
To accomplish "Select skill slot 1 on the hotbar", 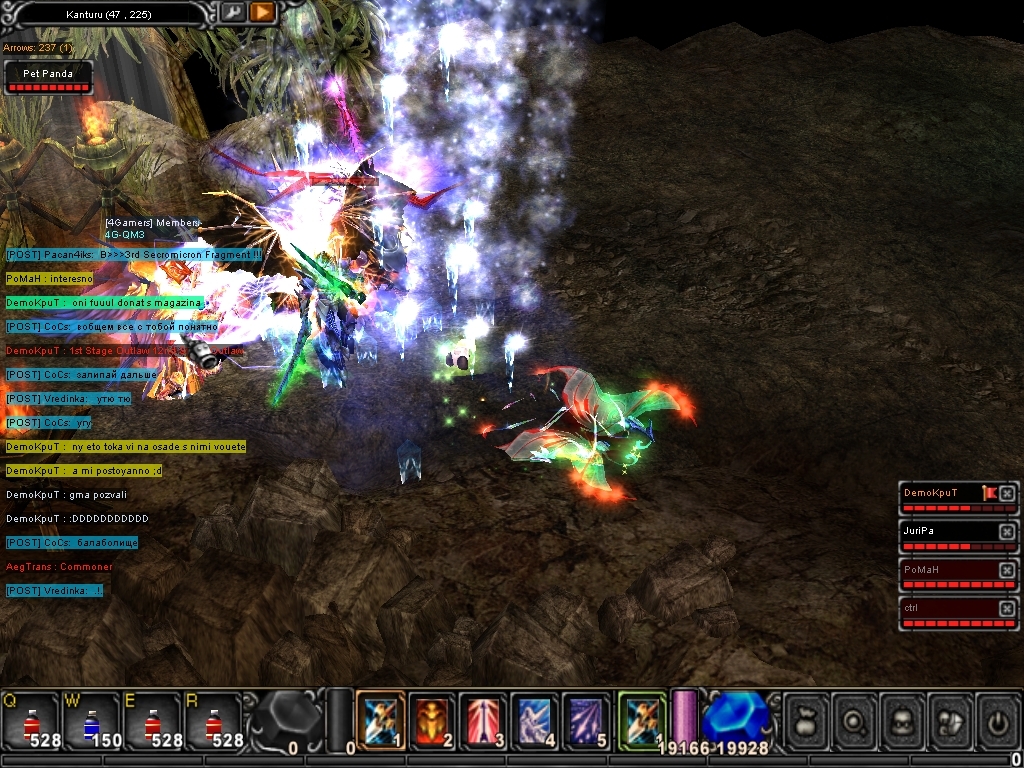I will tap(381, 720).
